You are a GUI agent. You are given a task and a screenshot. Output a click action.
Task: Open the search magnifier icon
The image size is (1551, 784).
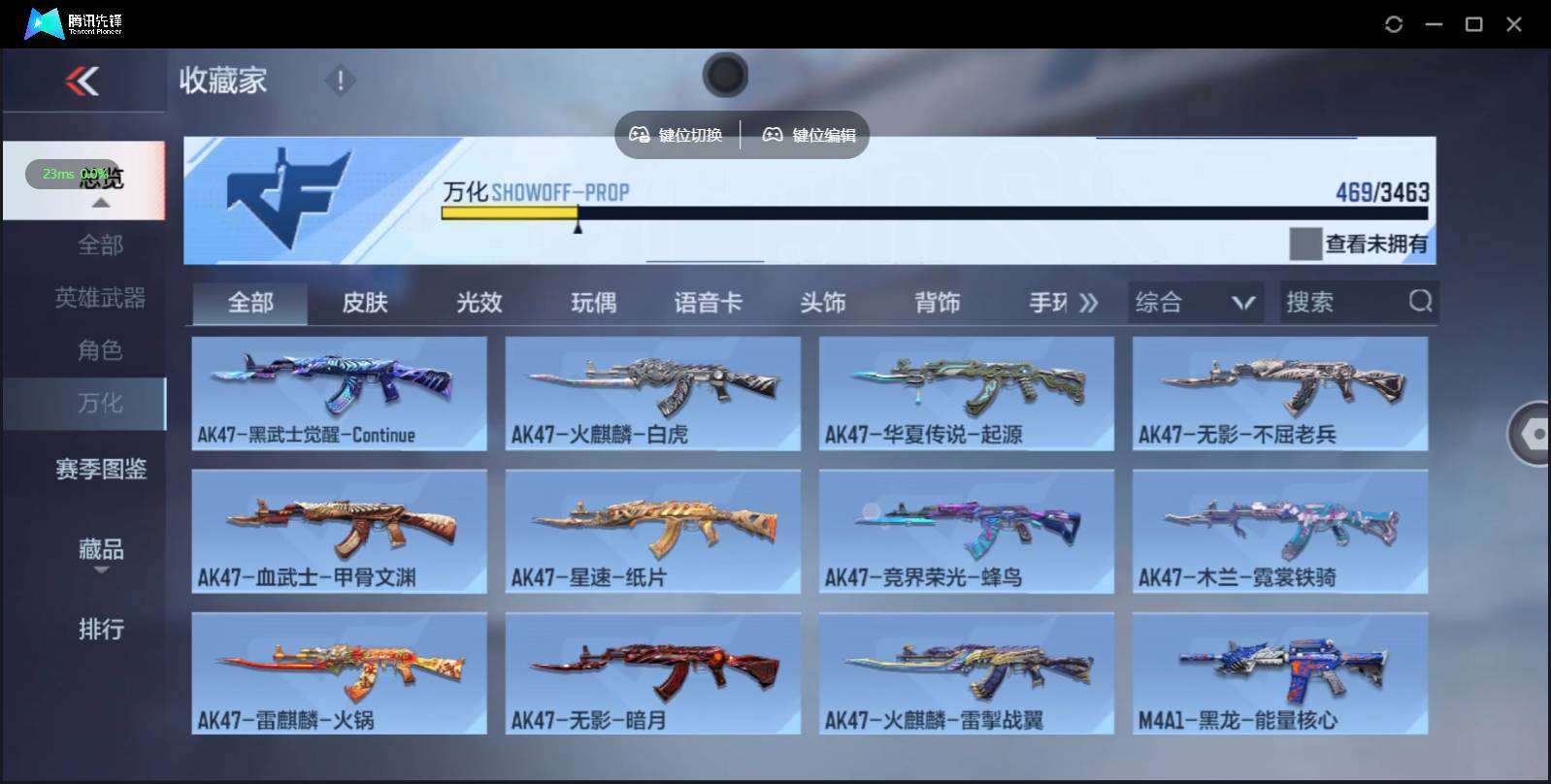[1420, 302]
